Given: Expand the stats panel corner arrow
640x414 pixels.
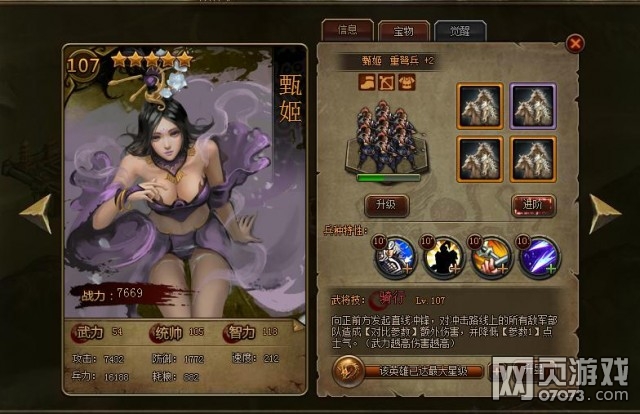Looking at the screenshot, I should pos(297,325).
